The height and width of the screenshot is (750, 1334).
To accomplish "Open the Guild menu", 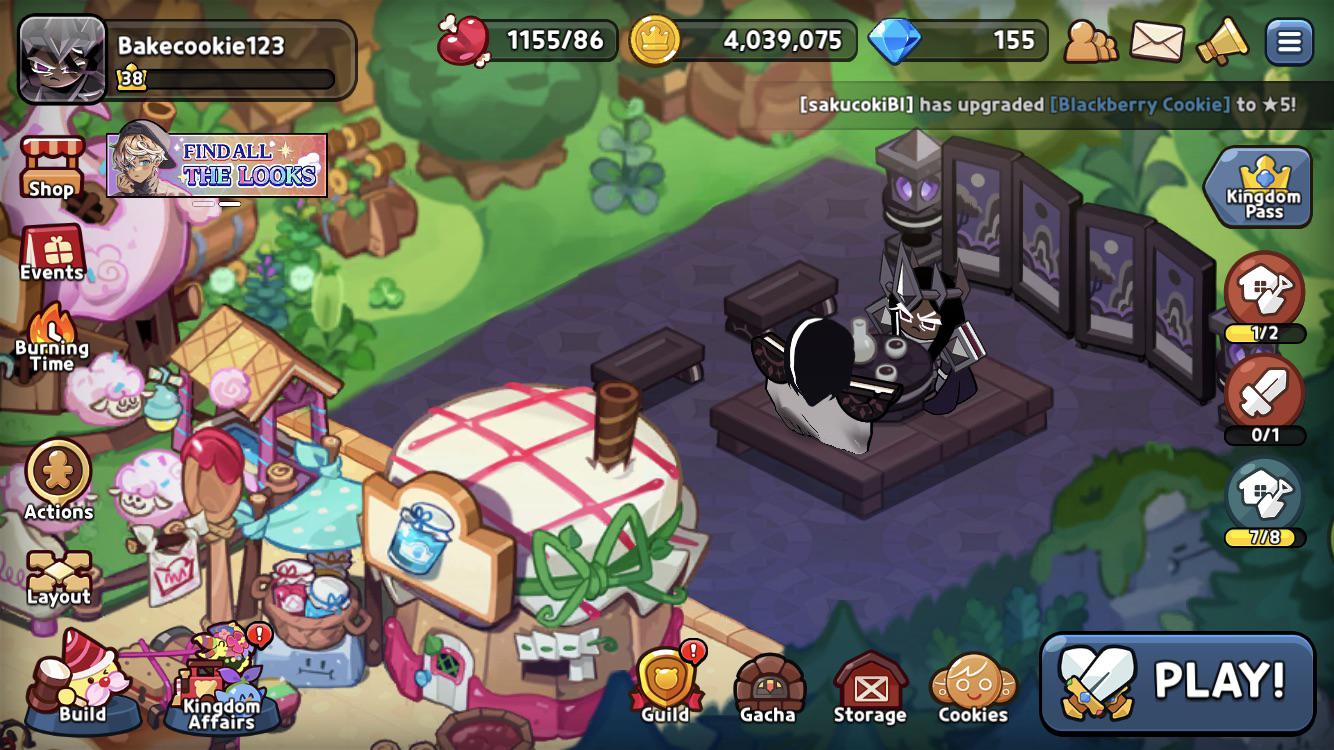I will 666,685.
